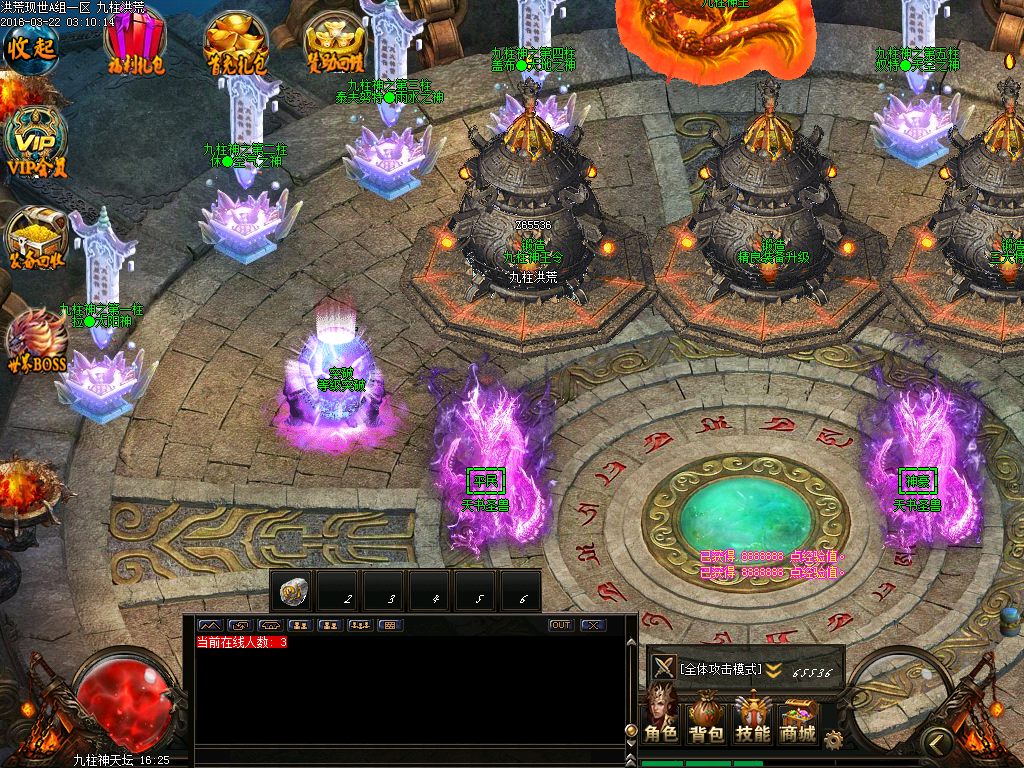
Task: Click the round gold back-arrow button
Action: 937,741
